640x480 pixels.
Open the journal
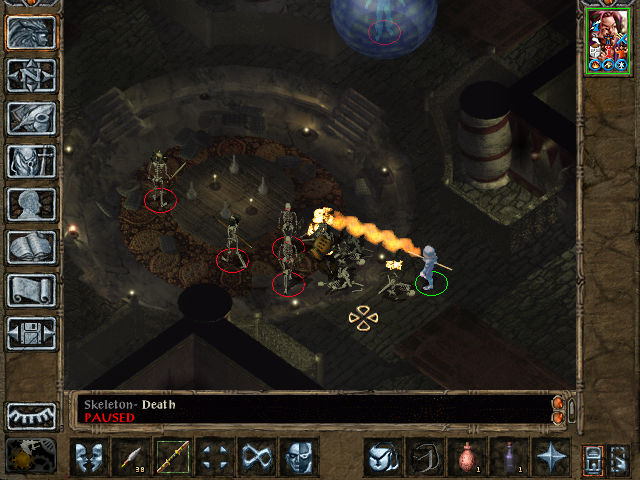pyautogui.click(x=31, y=118)
